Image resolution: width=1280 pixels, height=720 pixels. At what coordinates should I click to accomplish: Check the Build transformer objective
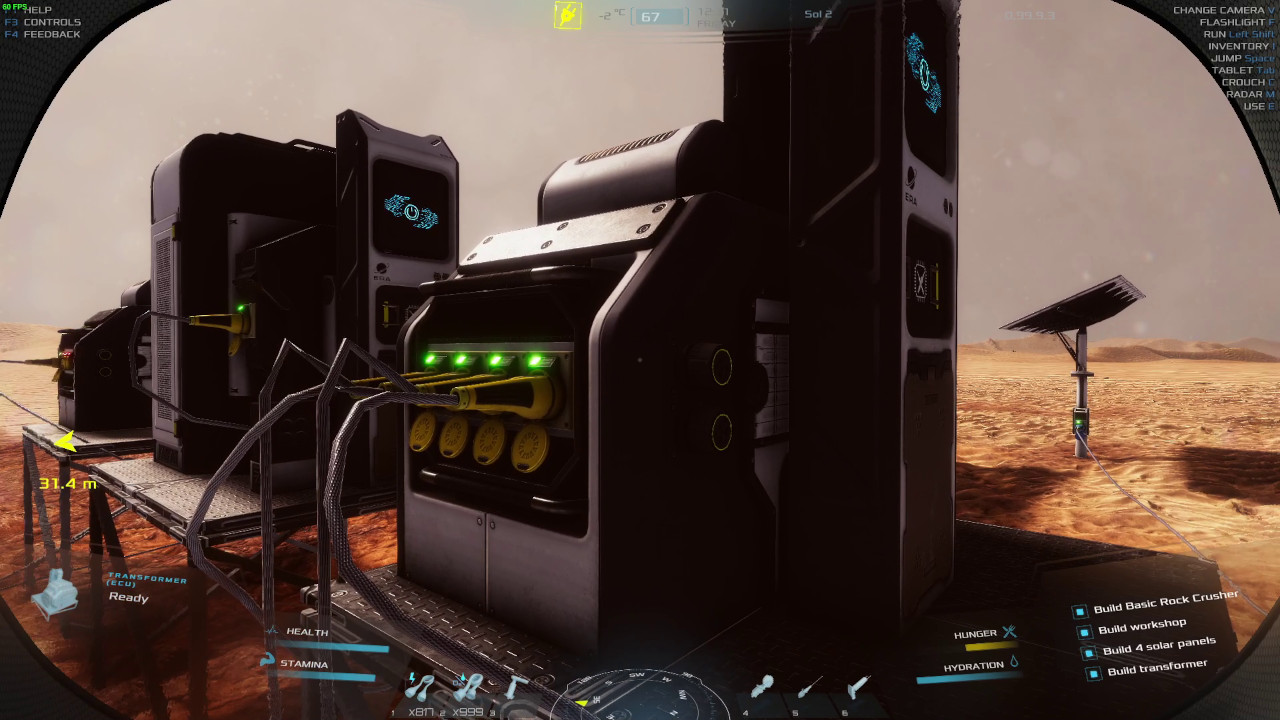click(x=1092, y=672)
